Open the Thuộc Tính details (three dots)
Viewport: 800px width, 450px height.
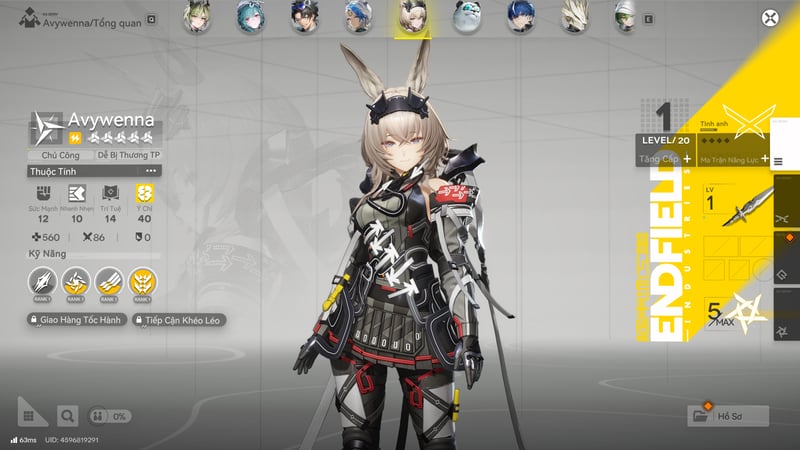pyautogui.click(x=151, y=171)
